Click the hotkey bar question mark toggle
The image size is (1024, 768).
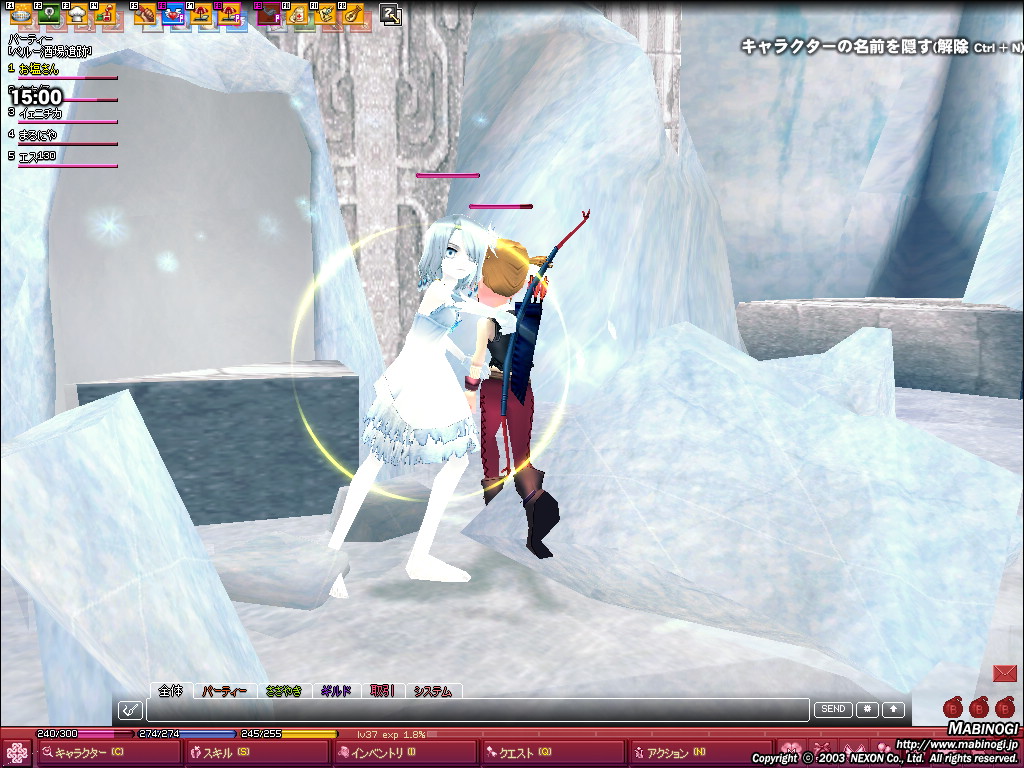(391, 14)
